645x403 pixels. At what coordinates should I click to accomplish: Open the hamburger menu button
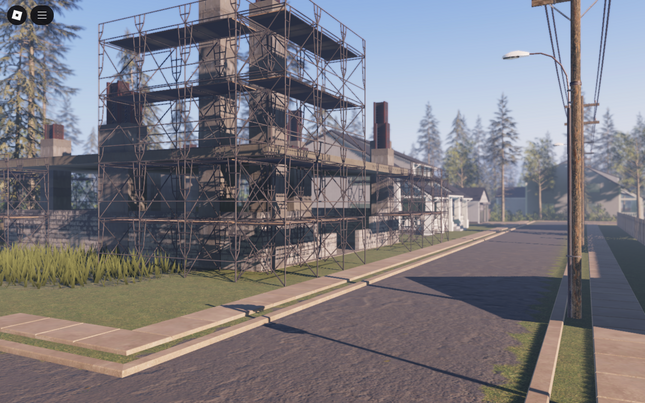[42, 15]
